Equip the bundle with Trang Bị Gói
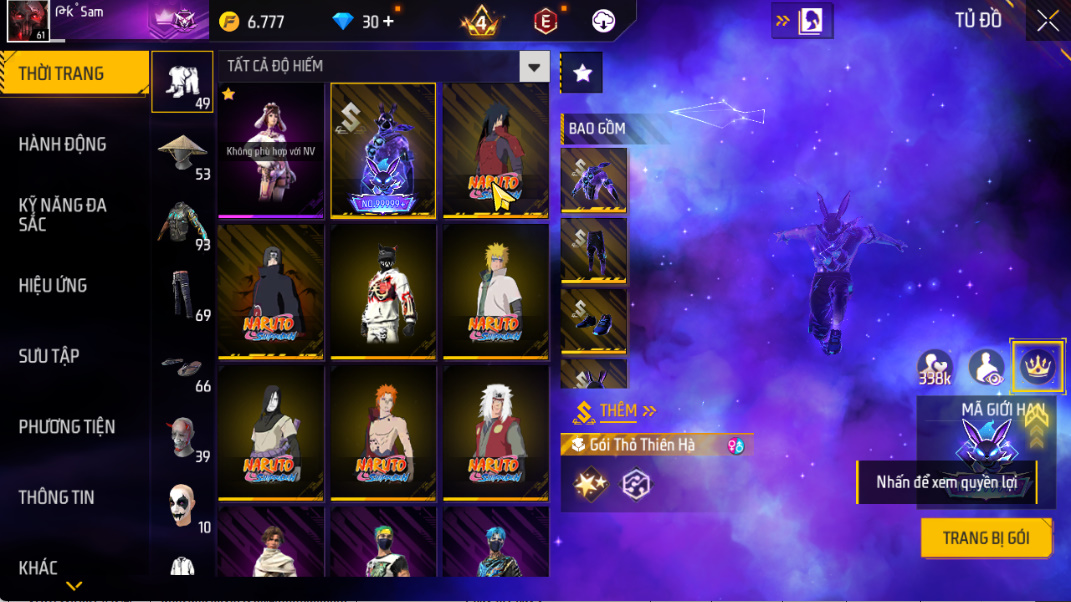The height and width of the screenshot is (602, 1071). (986, 538)
